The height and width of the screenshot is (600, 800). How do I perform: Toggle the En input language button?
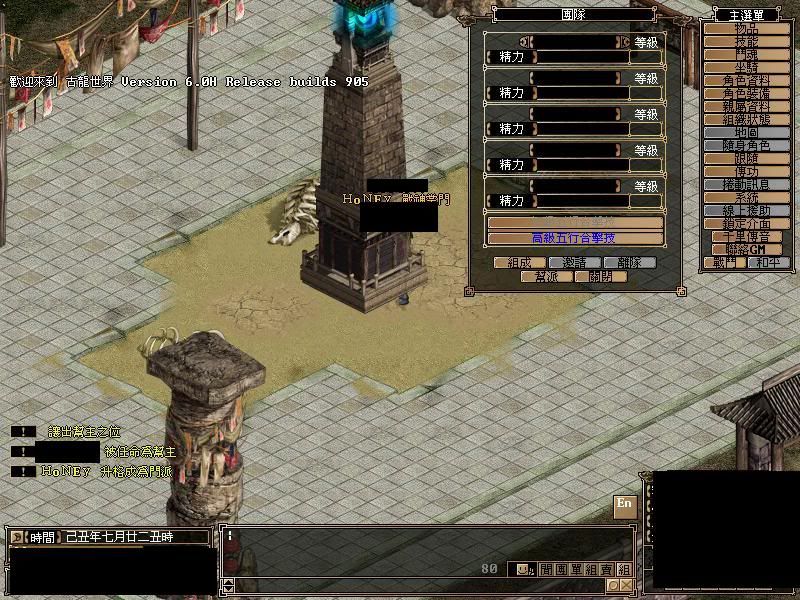[624, 506]
